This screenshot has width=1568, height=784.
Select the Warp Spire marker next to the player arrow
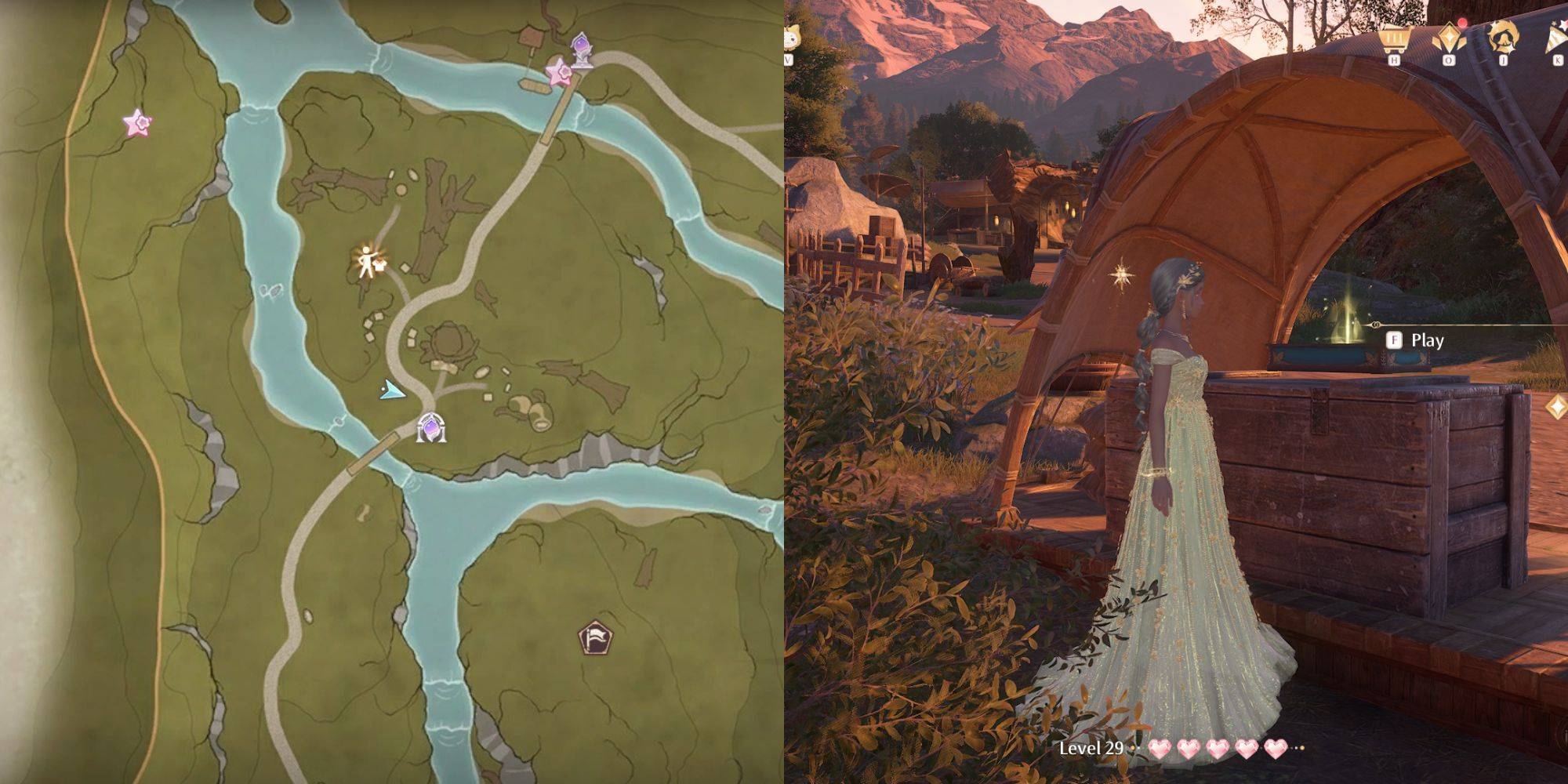(x=430, y=427)
